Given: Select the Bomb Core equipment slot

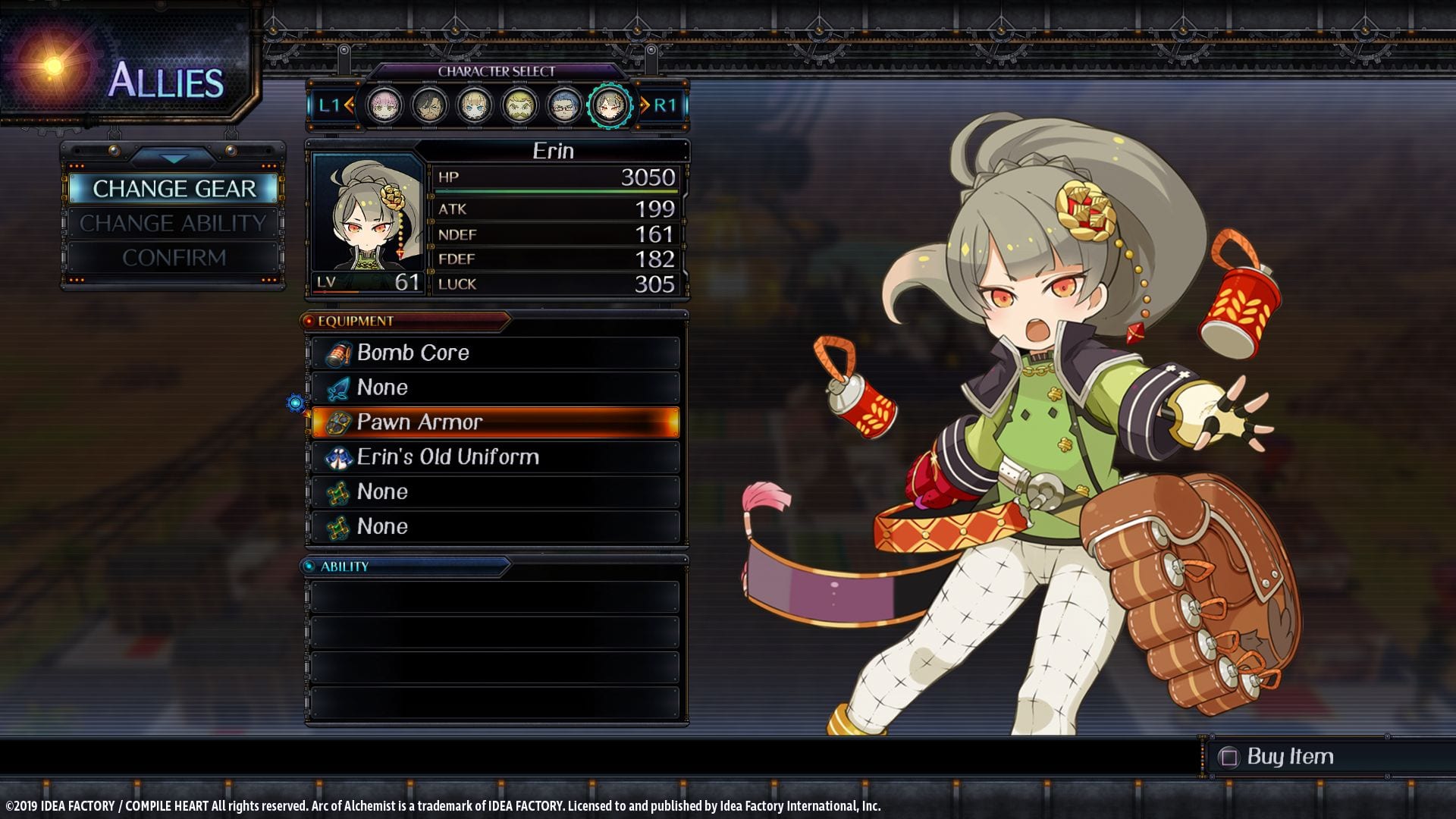Looking at the screenshot, I should (495, 353).
